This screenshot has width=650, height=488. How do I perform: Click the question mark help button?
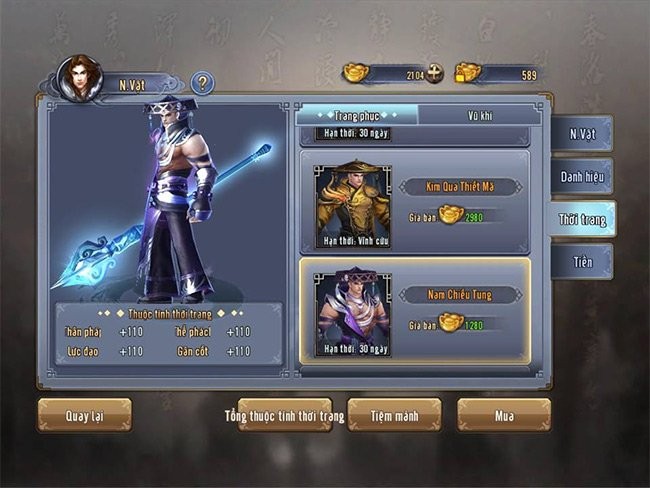202,83
